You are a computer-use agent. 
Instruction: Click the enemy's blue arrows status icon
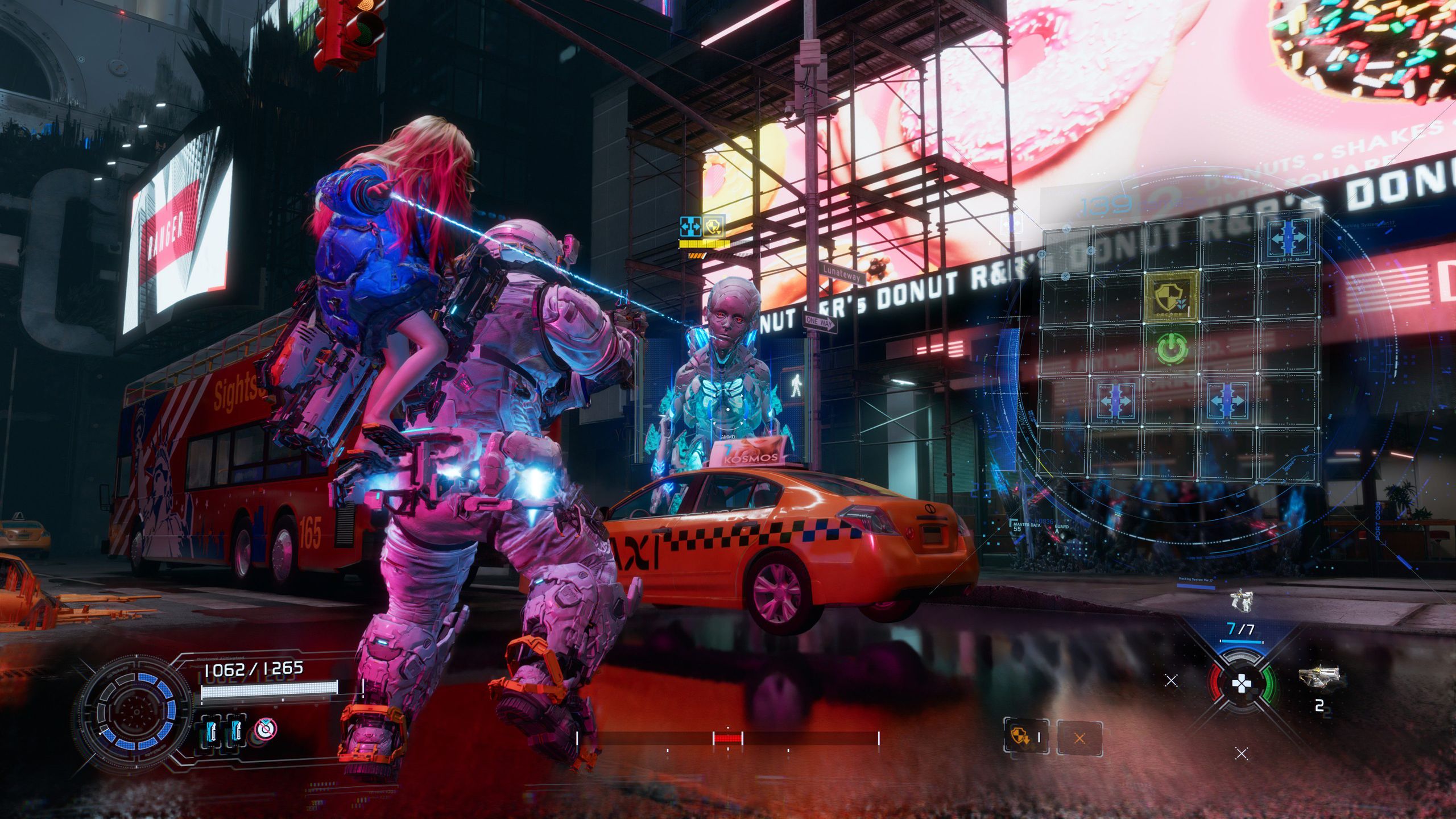pos(691,226)
